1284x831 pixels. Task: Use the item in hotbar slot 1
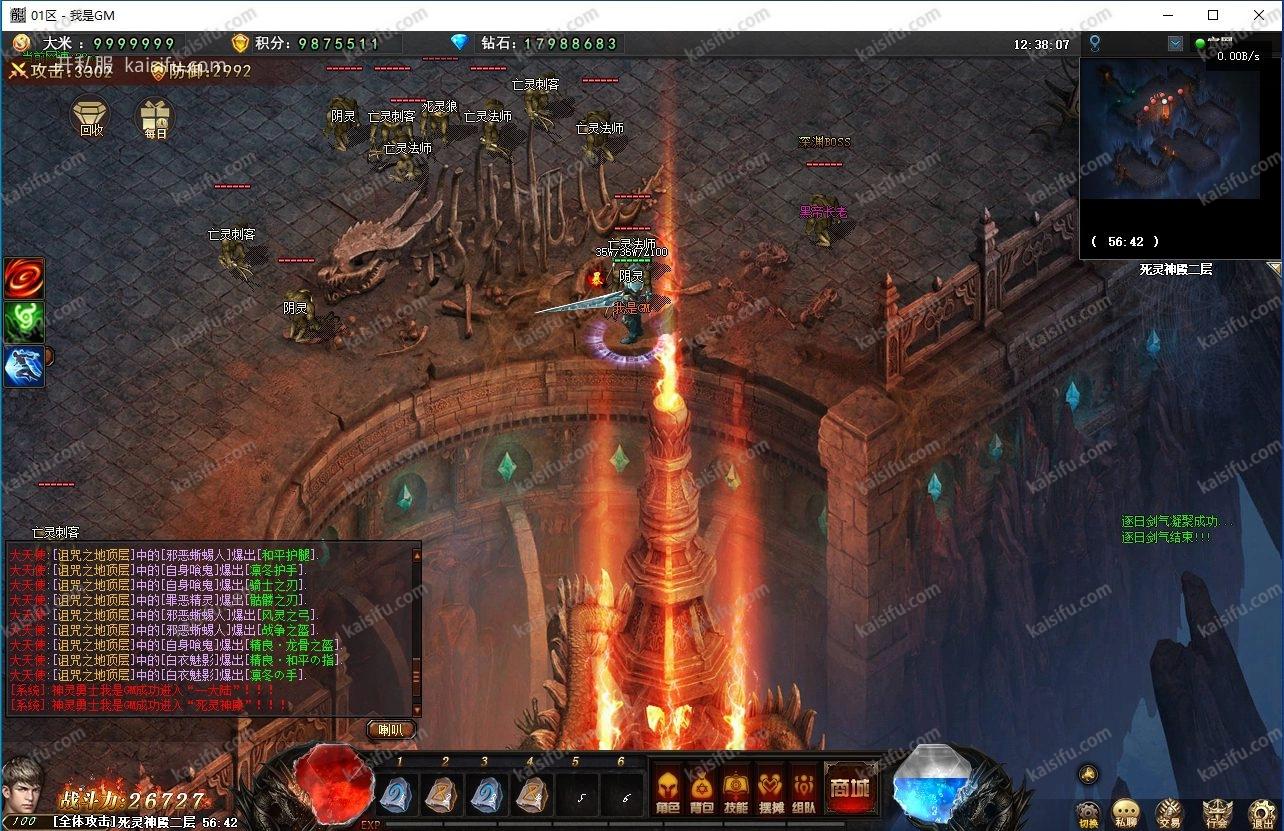pos(397,795)
